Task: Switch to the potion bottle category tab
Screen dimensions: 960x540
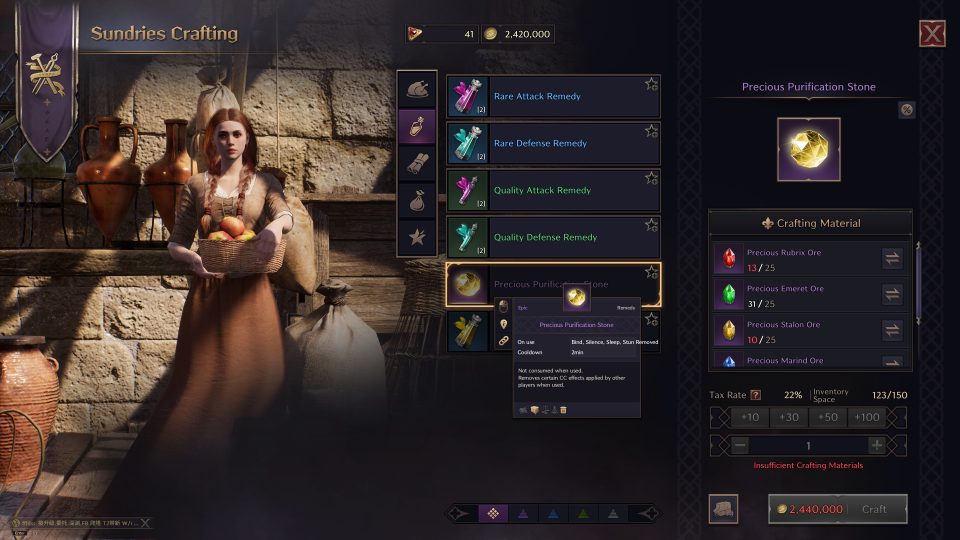Action: 416,126
